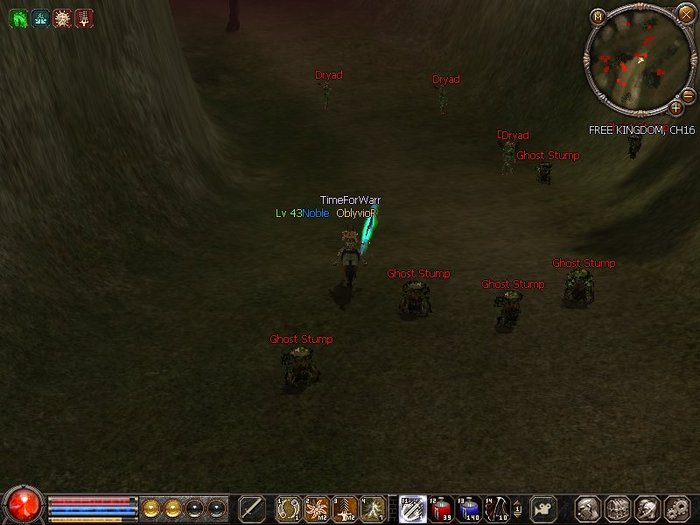Toggle the camera view button
The image size is (700, 525).
coord(543,508)
